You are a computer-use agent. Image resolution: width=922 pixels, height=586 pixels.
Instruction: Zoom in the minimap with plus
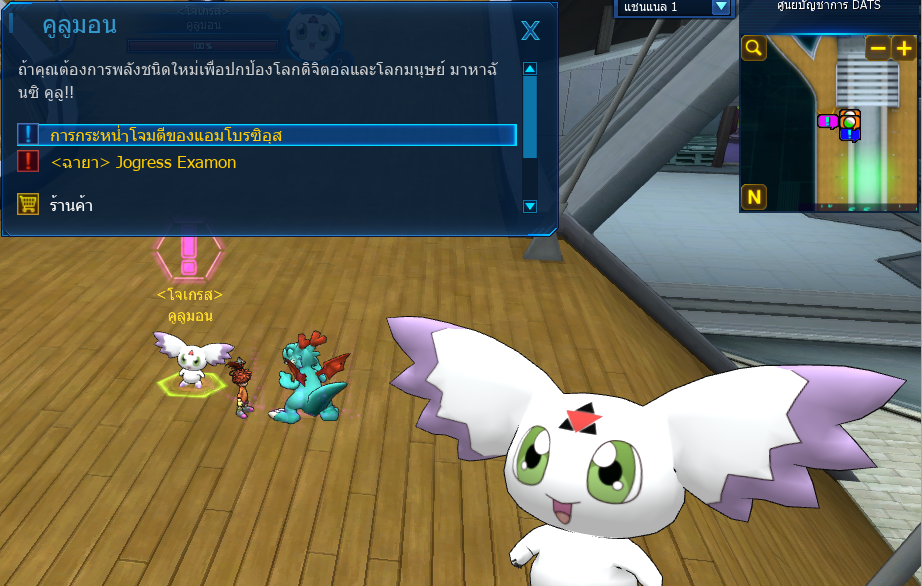[x=903, y=47]
